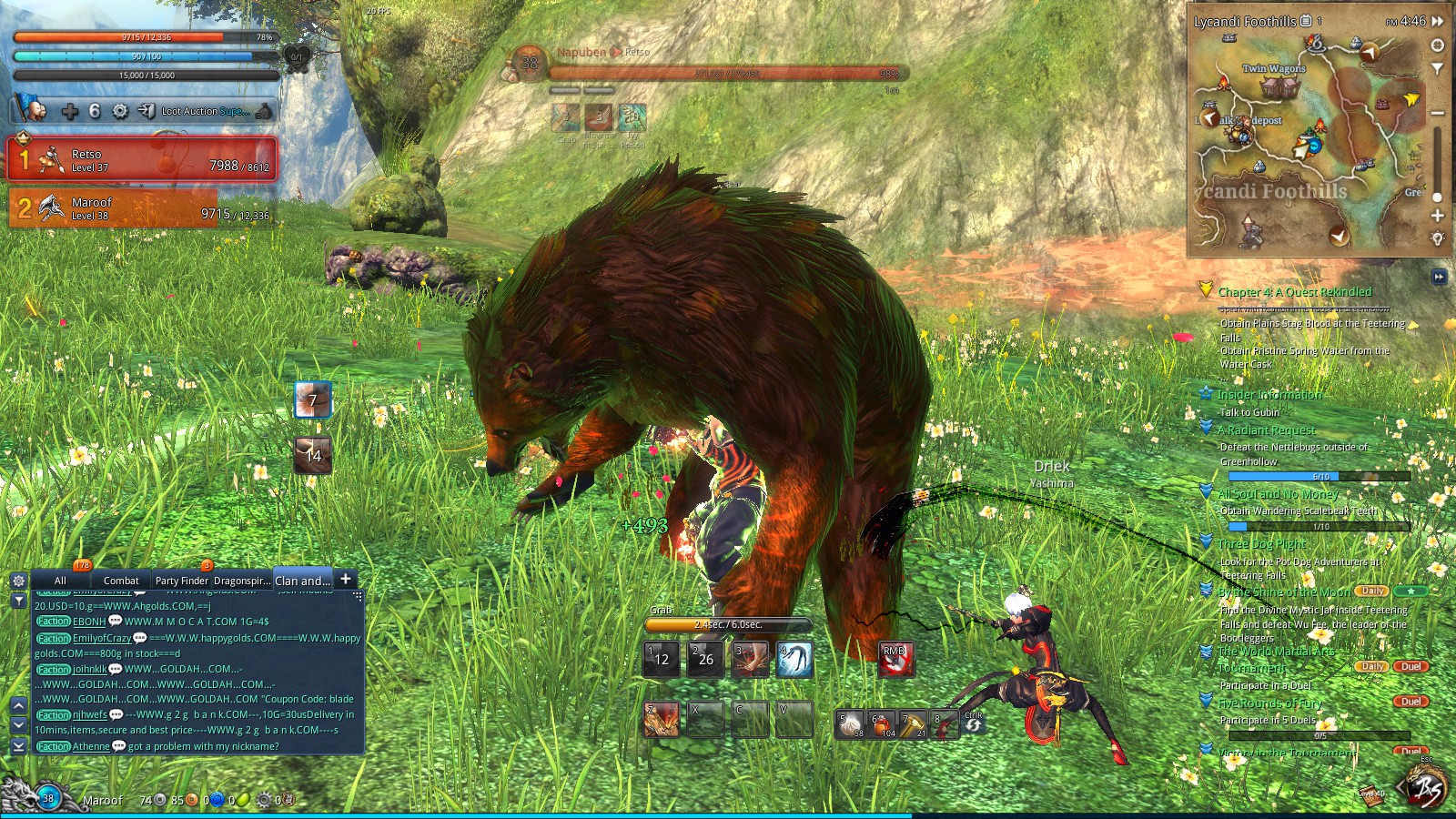Screen dimensions: 1456x819
Task: Eat the dumpling in quick slot 5
Action: point(851,723)
